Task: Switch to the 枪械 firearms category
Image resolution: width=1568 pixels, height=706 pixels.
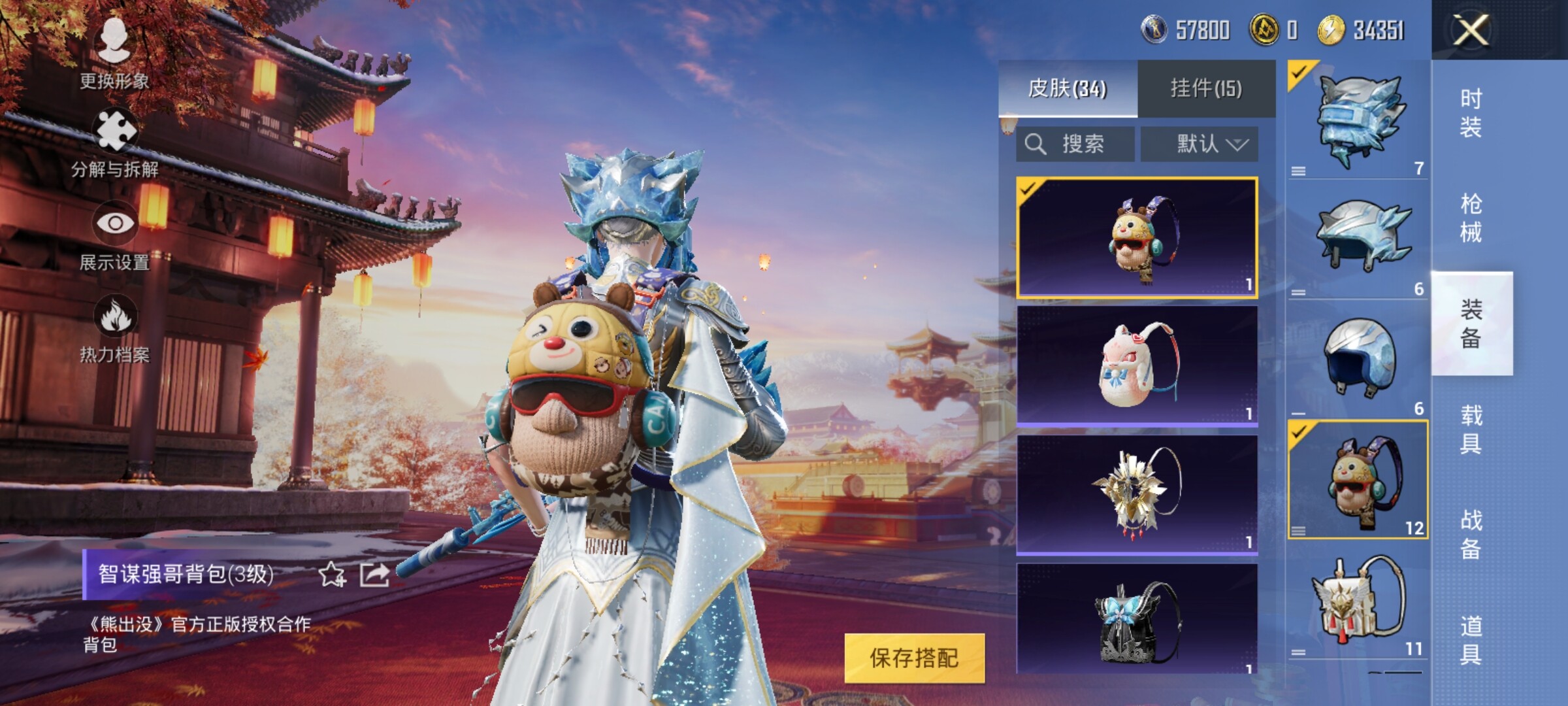Action: tap(1471, 218)
